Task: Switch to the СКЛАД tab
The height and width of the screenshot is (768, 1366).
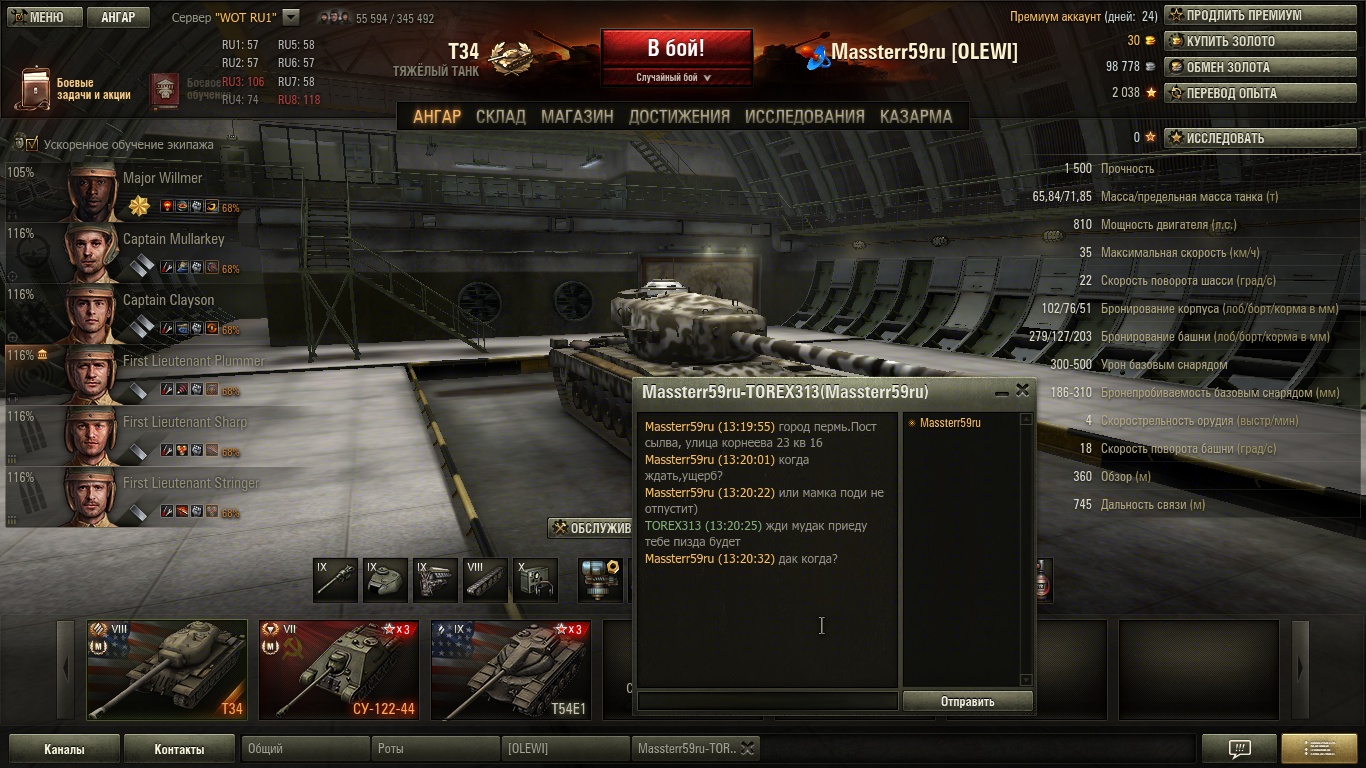Action: [x=500, y=116]
